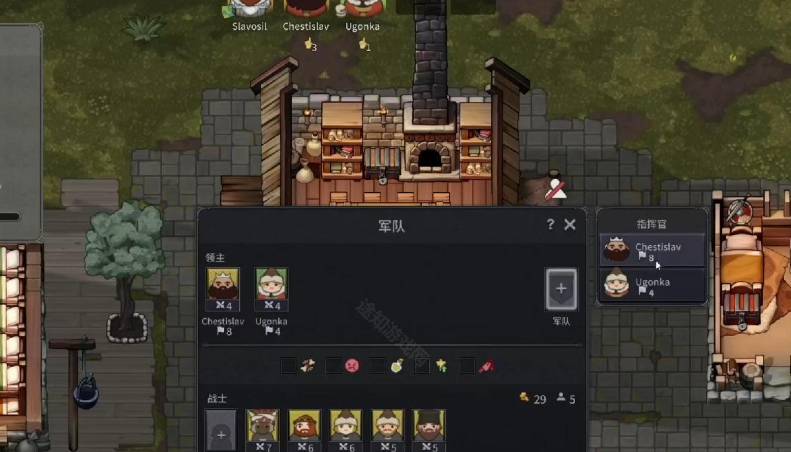Toggle the checkbox beside the bandage icon
The image size is (791, 452).
[288, 366]
